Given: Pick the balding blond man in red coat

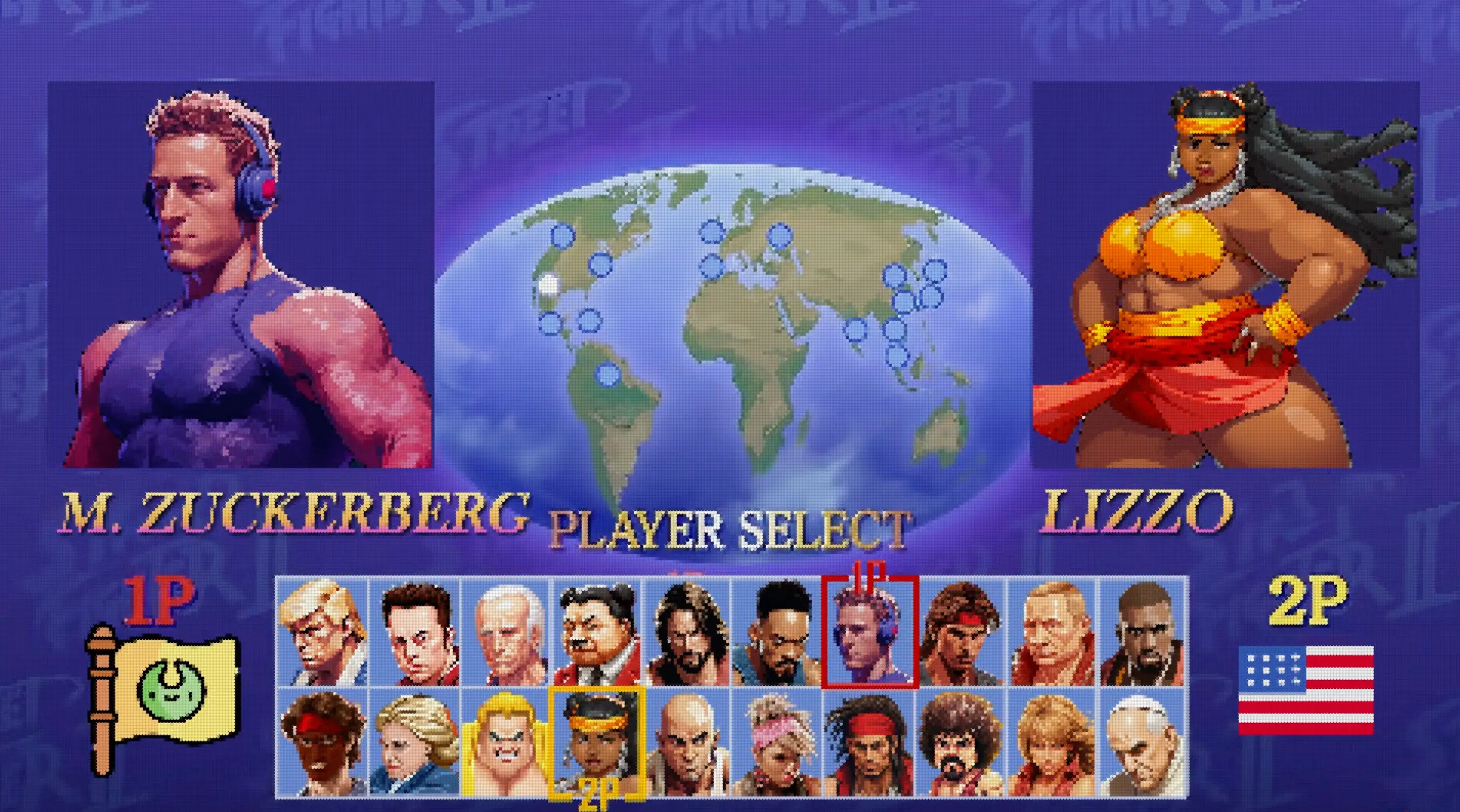Looking at the screenshot, I should pyautogui.click(x=1052, y=632).
